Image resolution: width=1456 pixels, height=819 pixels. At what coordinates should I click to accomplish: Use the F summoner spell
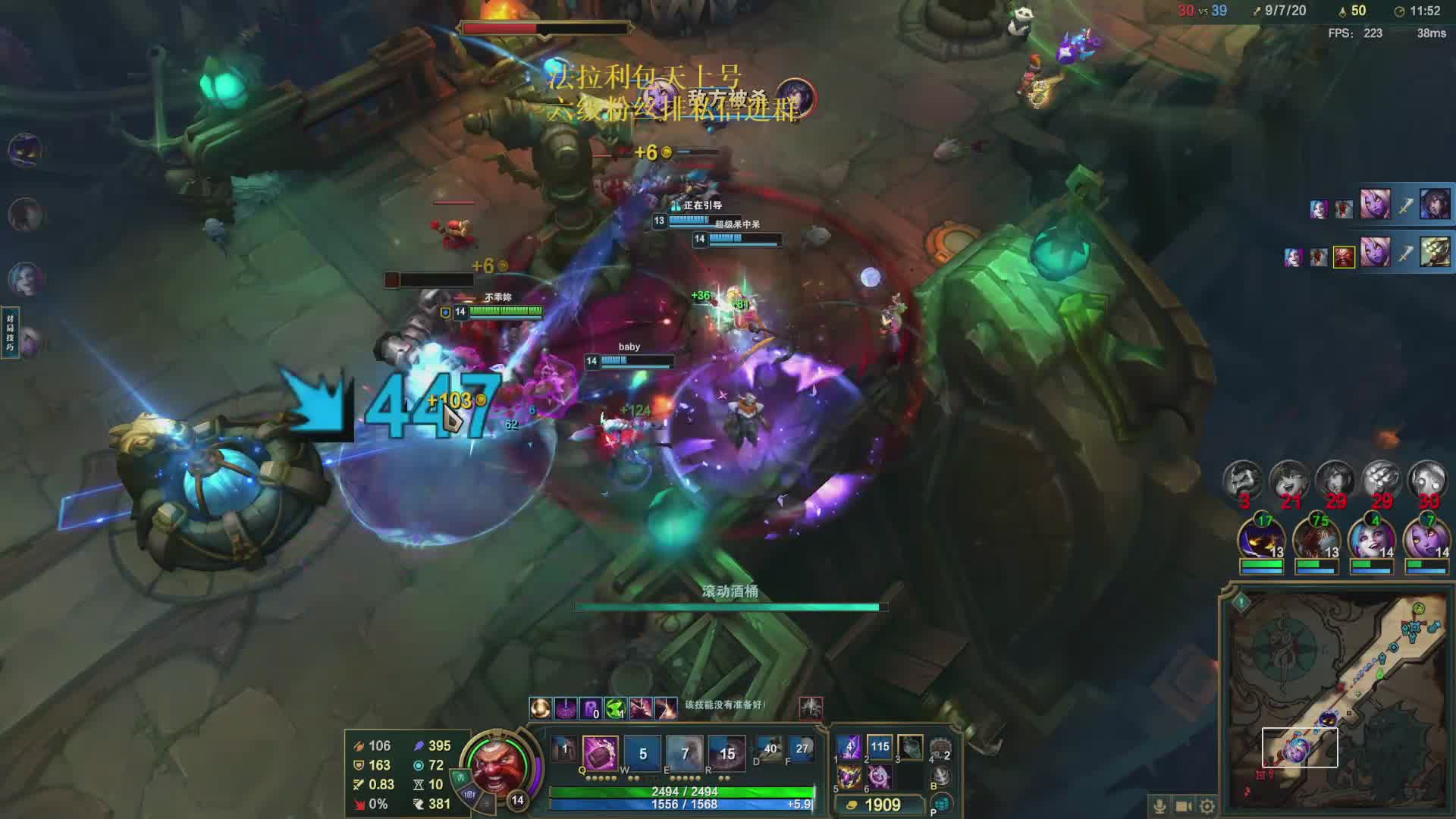click(802, 749)
